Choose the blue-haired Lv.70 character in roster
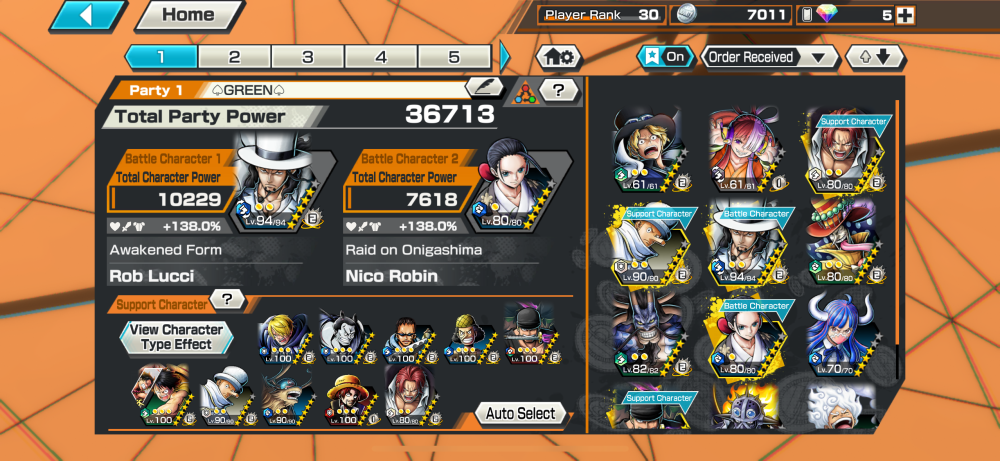Image resolution: width=1000 pixels, height=461 pixels. [840, 333]
